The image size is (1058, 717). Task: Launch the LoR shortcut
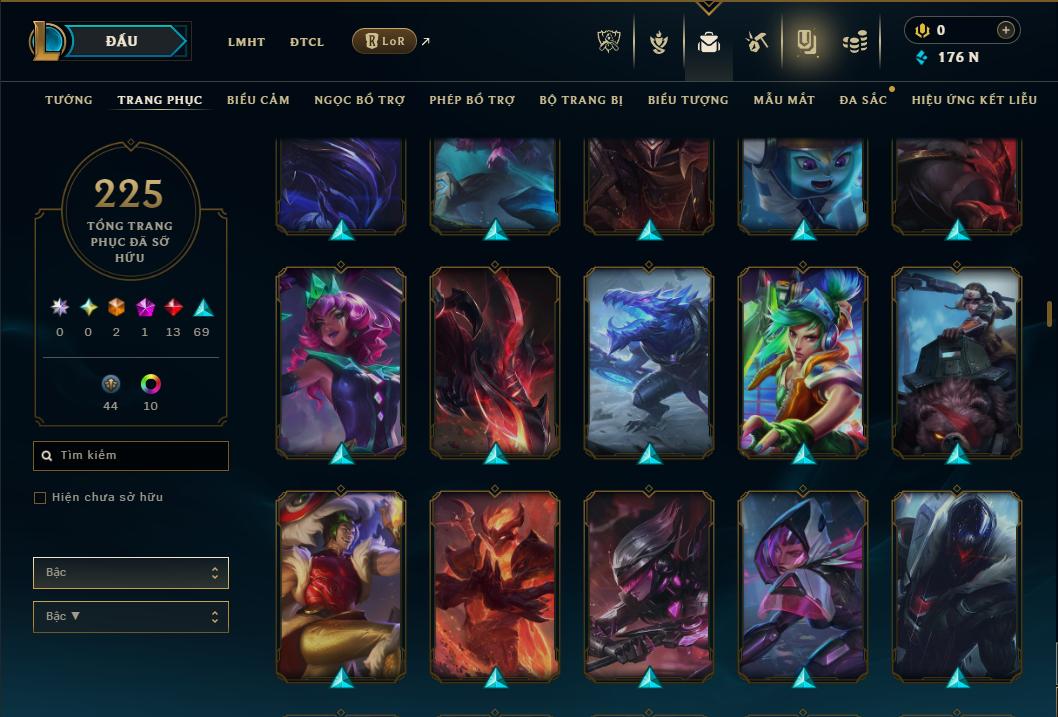(x=384, y=41)
